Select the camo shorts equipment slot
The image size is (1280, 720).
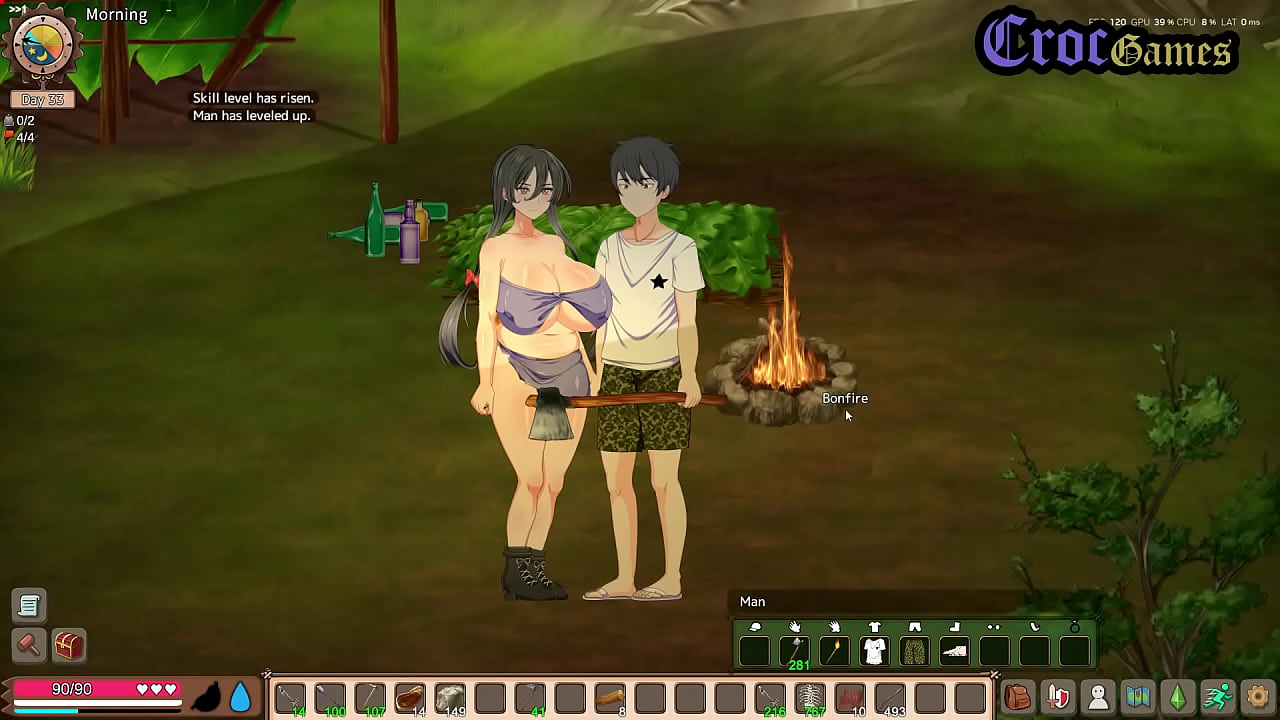click(915, 651)
